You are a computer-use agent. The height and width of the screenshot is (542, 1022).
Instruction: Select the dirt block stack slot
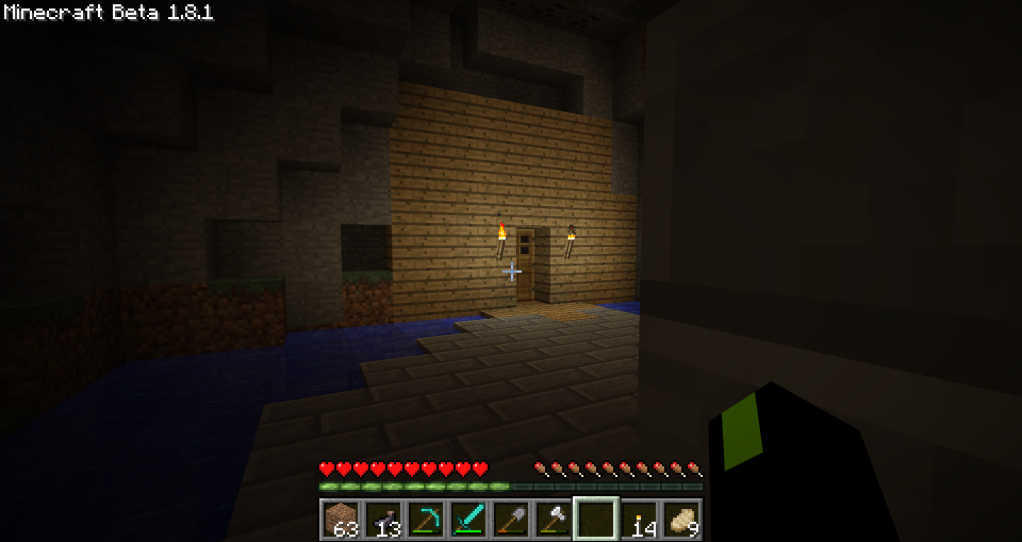(340, 519)
